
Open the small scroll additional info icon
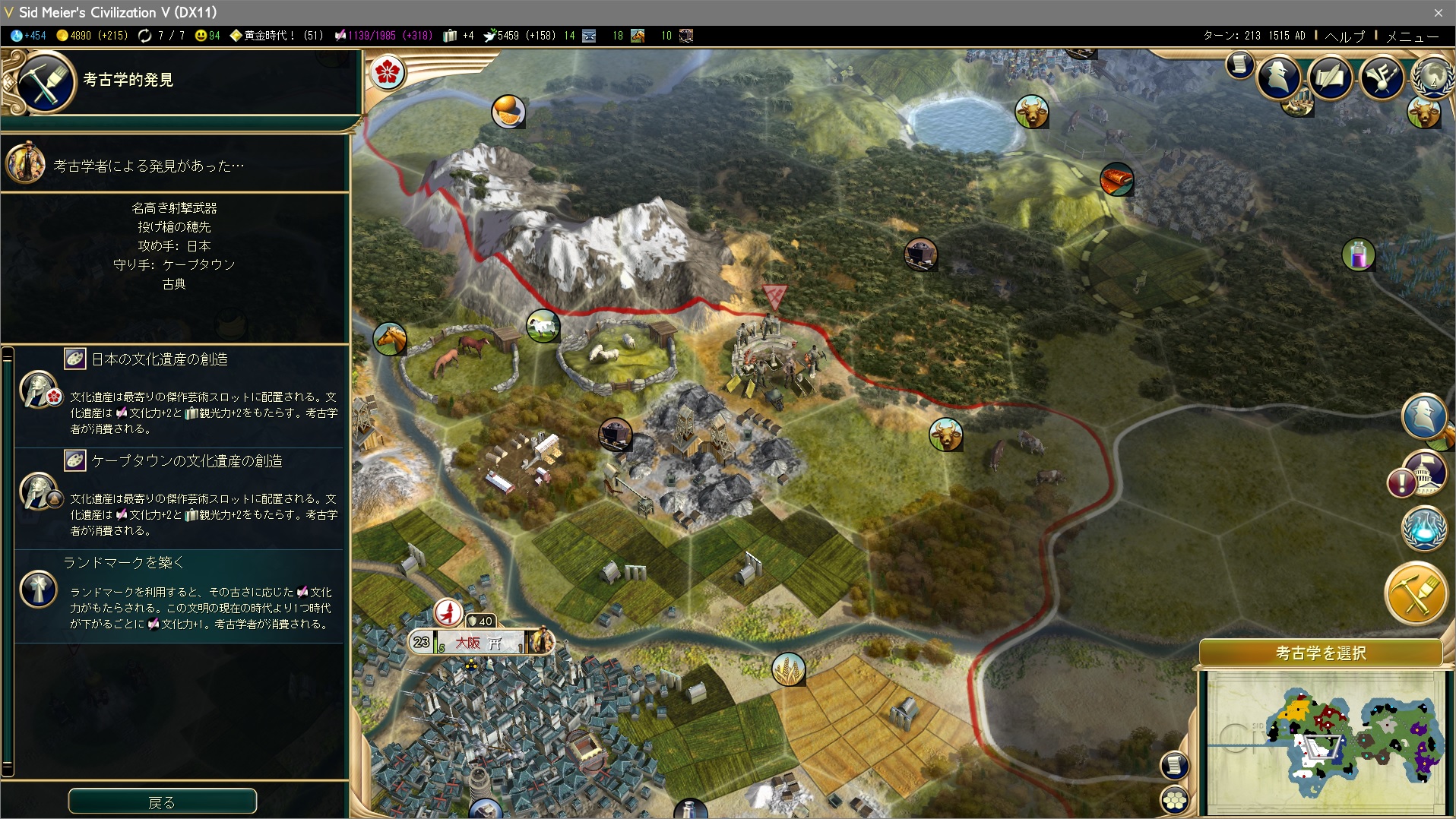[1239, 65]
